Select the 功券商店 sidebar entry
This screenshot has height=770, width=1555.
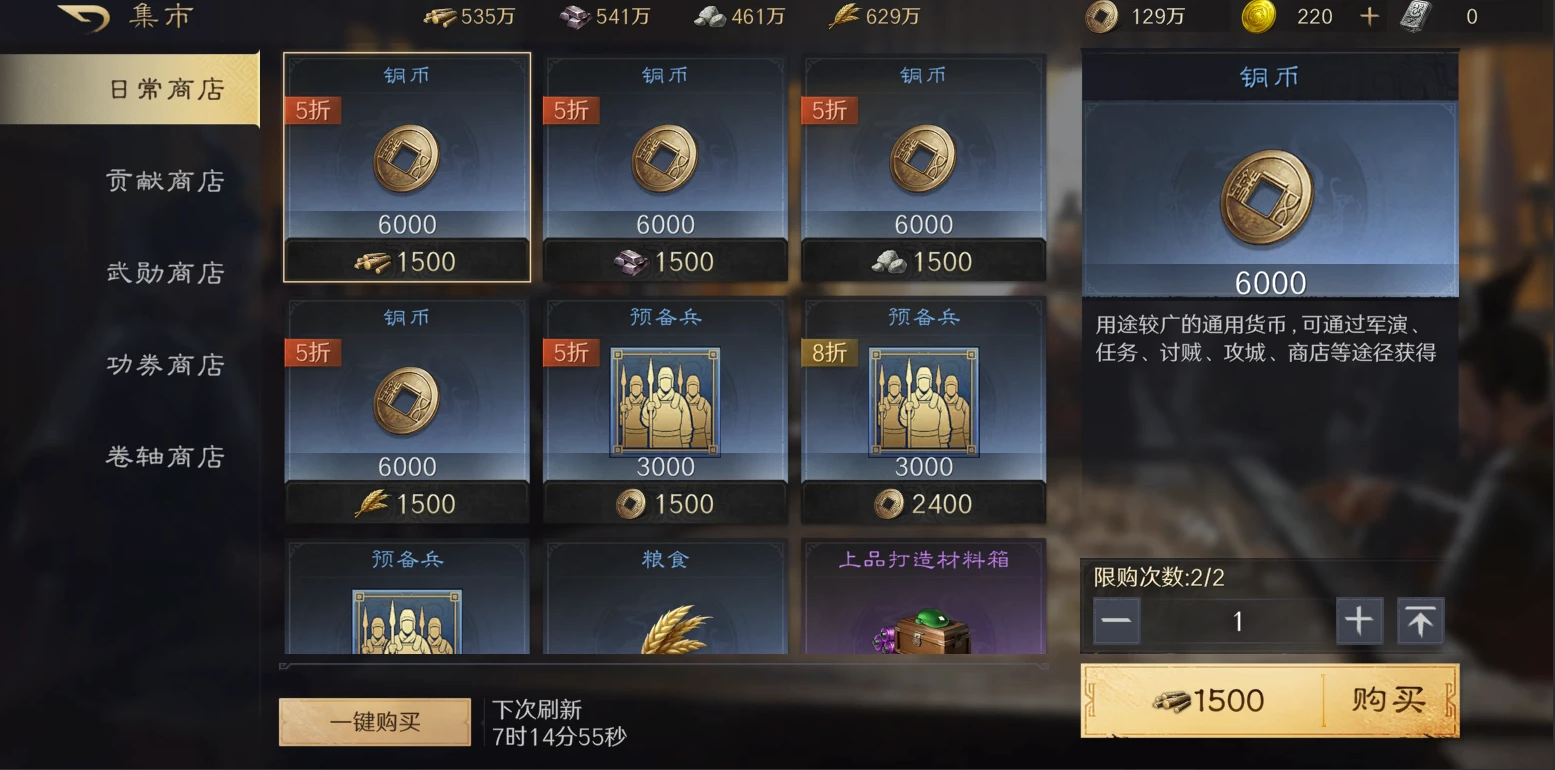(x=166, y=364)
